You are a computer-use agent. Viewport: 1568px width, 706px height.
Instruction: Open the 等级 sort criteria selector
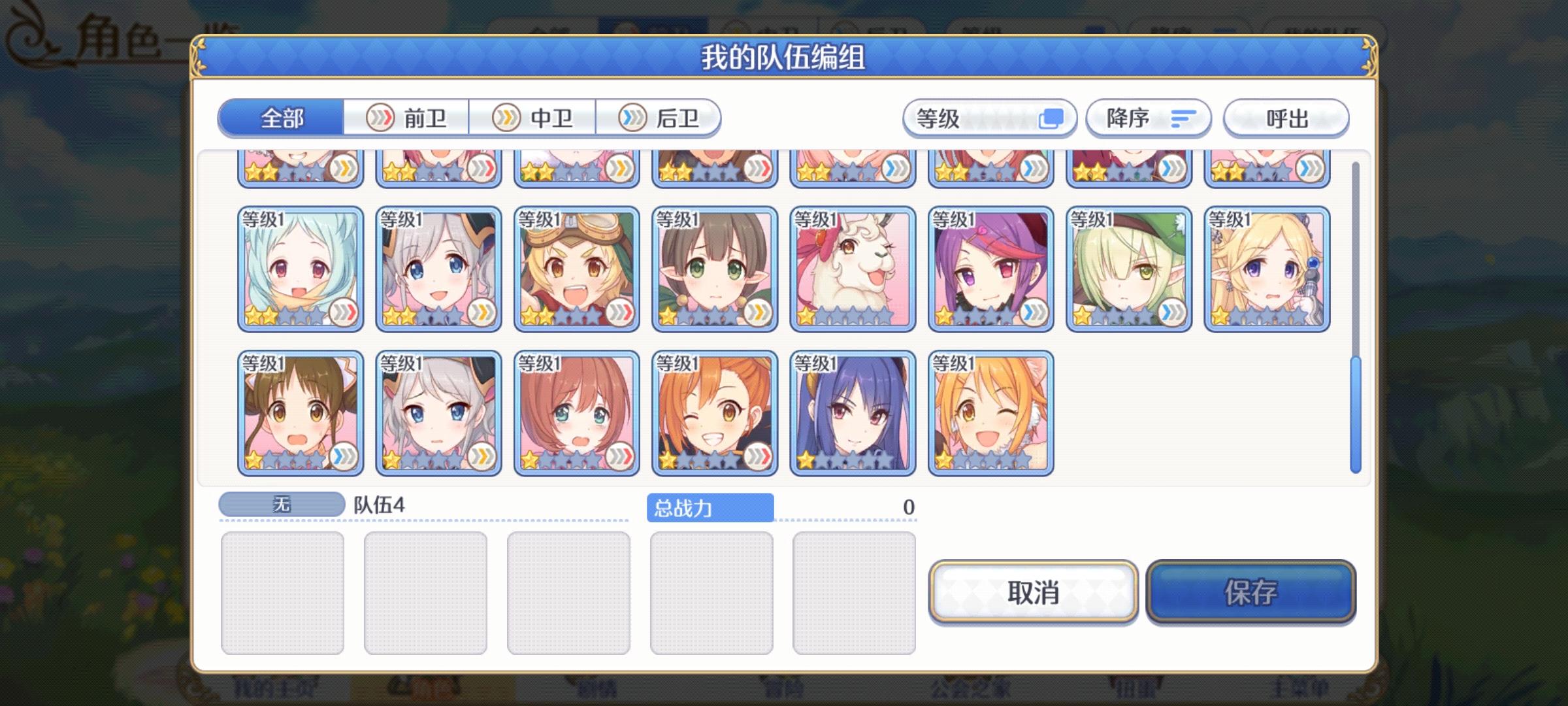pyautogui.click(x=967, y=118)
